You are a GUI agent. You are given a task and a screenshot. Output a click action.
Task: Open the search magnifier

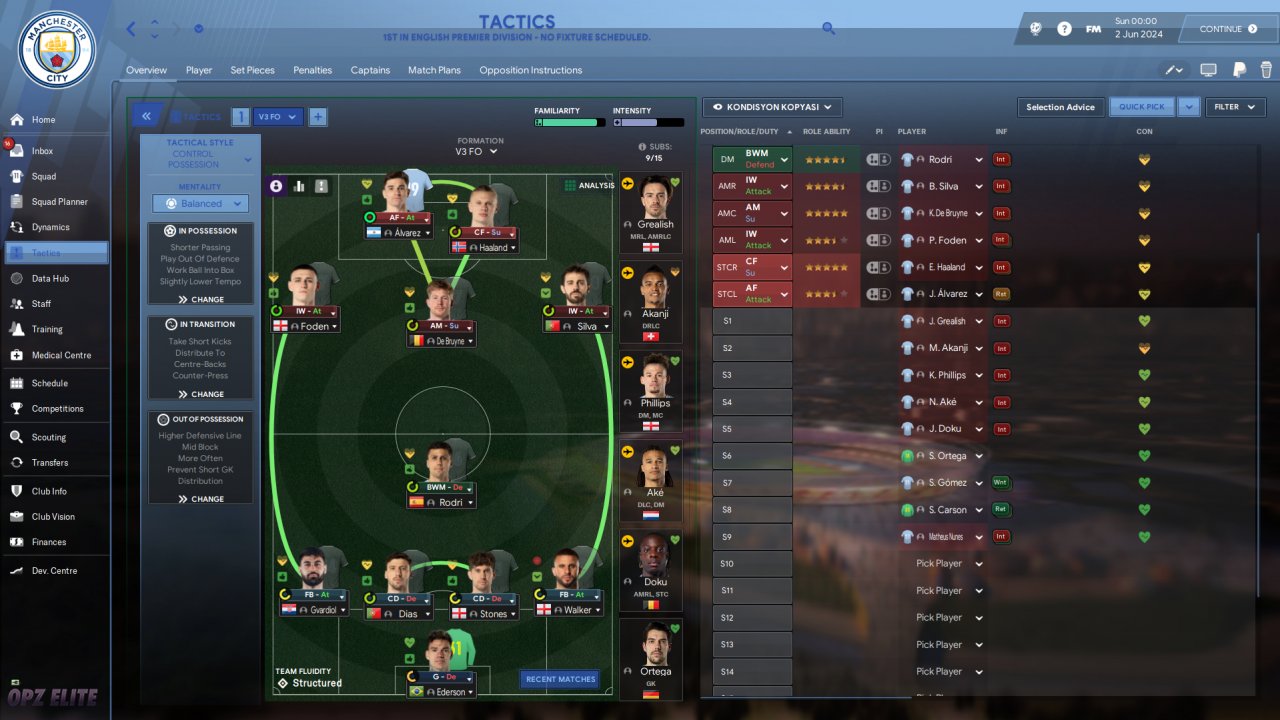click(828, 28)
